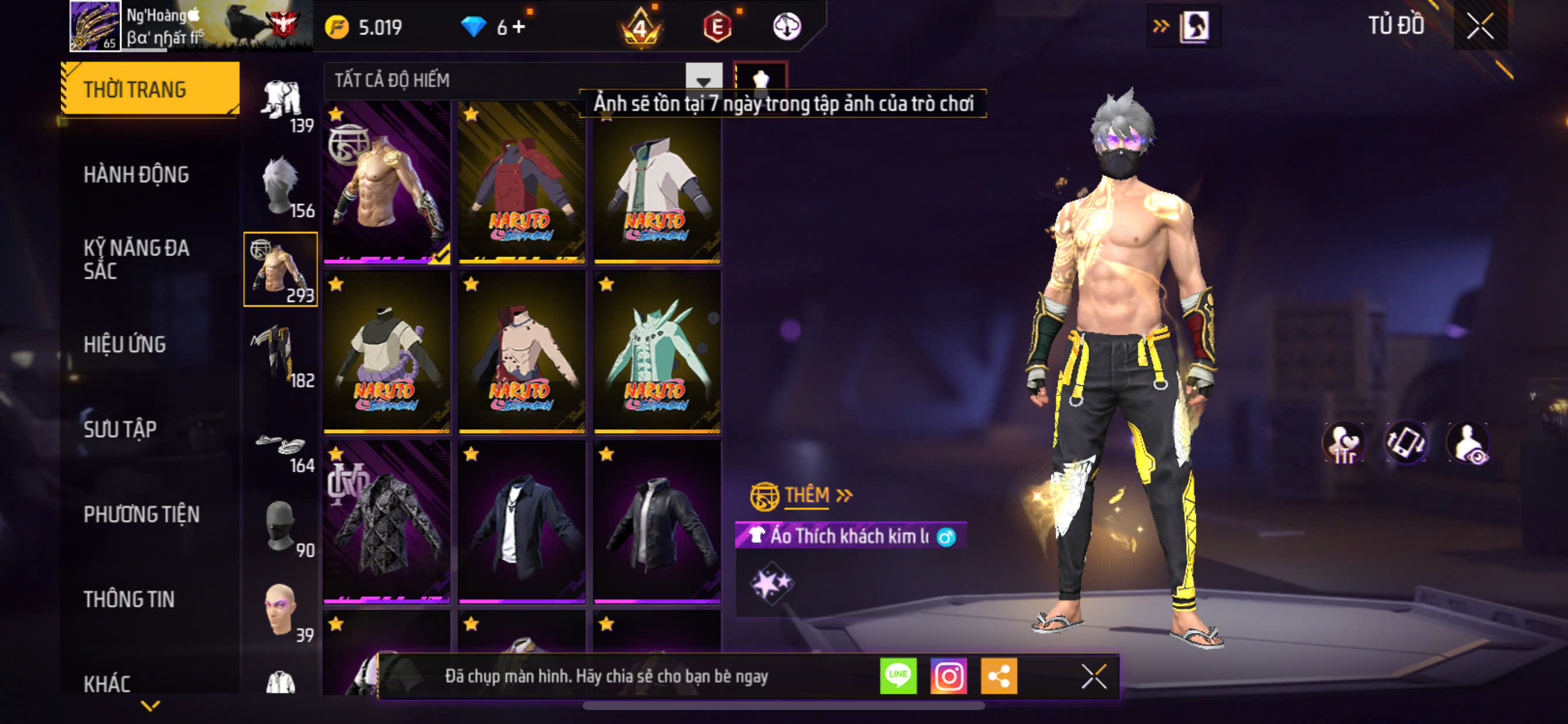Add diamonds with the plus button
The width and height of the screenshot is (1568, 724).
coord(519,27)
